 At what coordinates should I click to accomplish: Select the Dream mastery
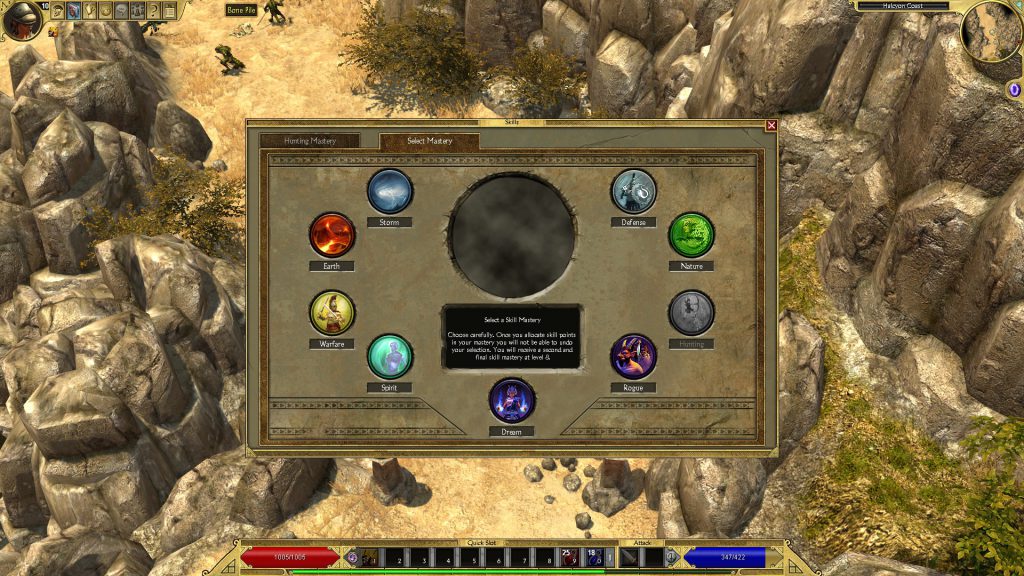511,400
